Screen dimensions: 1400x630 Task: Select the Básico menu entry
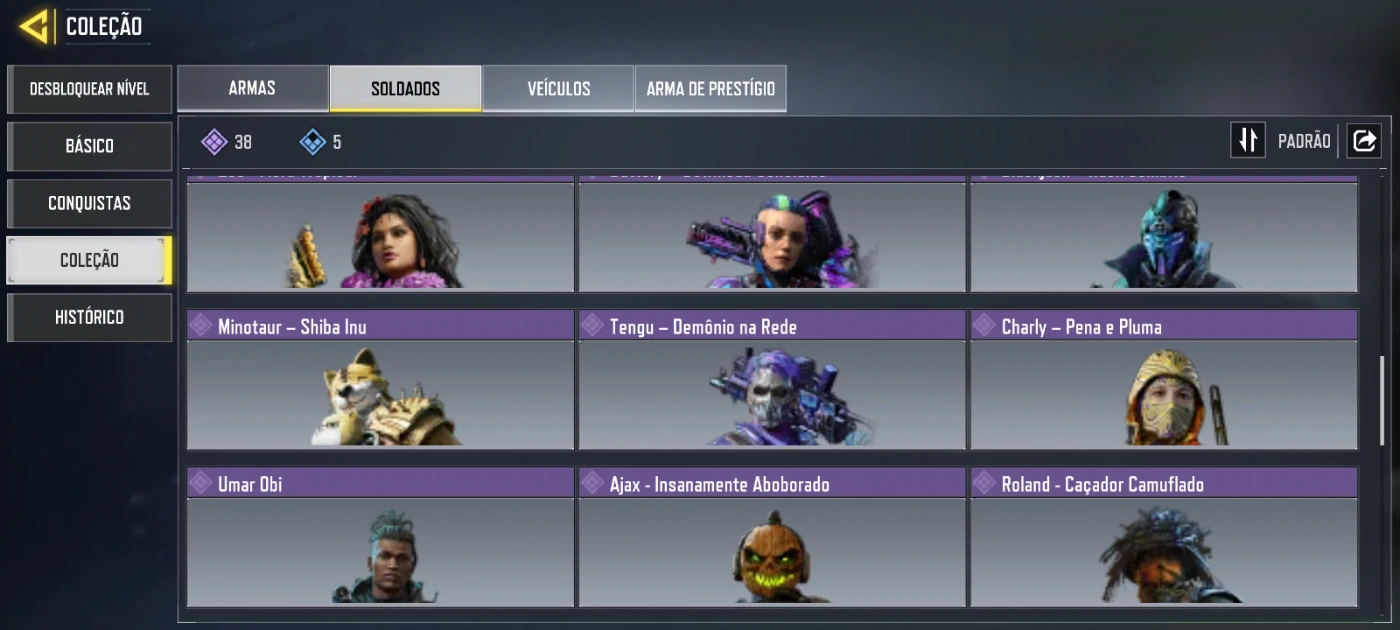[x=89, y=146]
